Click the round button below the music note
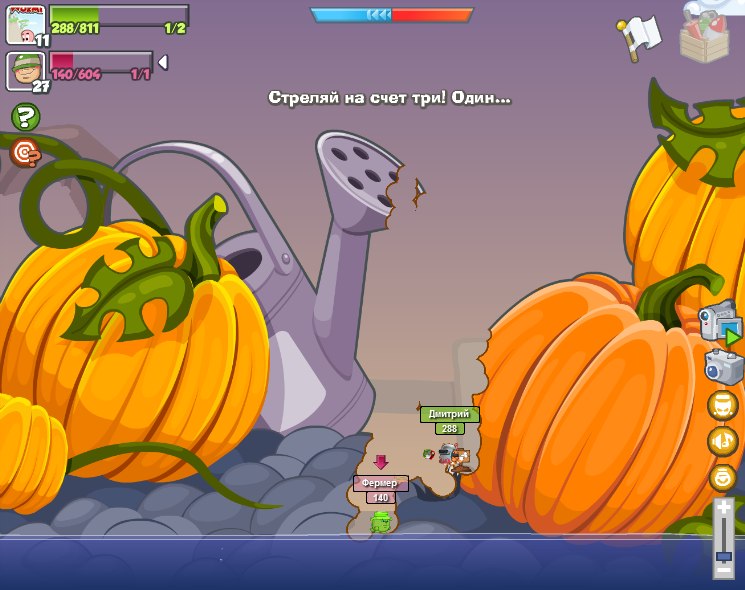This screenshot has width=745, height=590. click(x=722, y=477)
